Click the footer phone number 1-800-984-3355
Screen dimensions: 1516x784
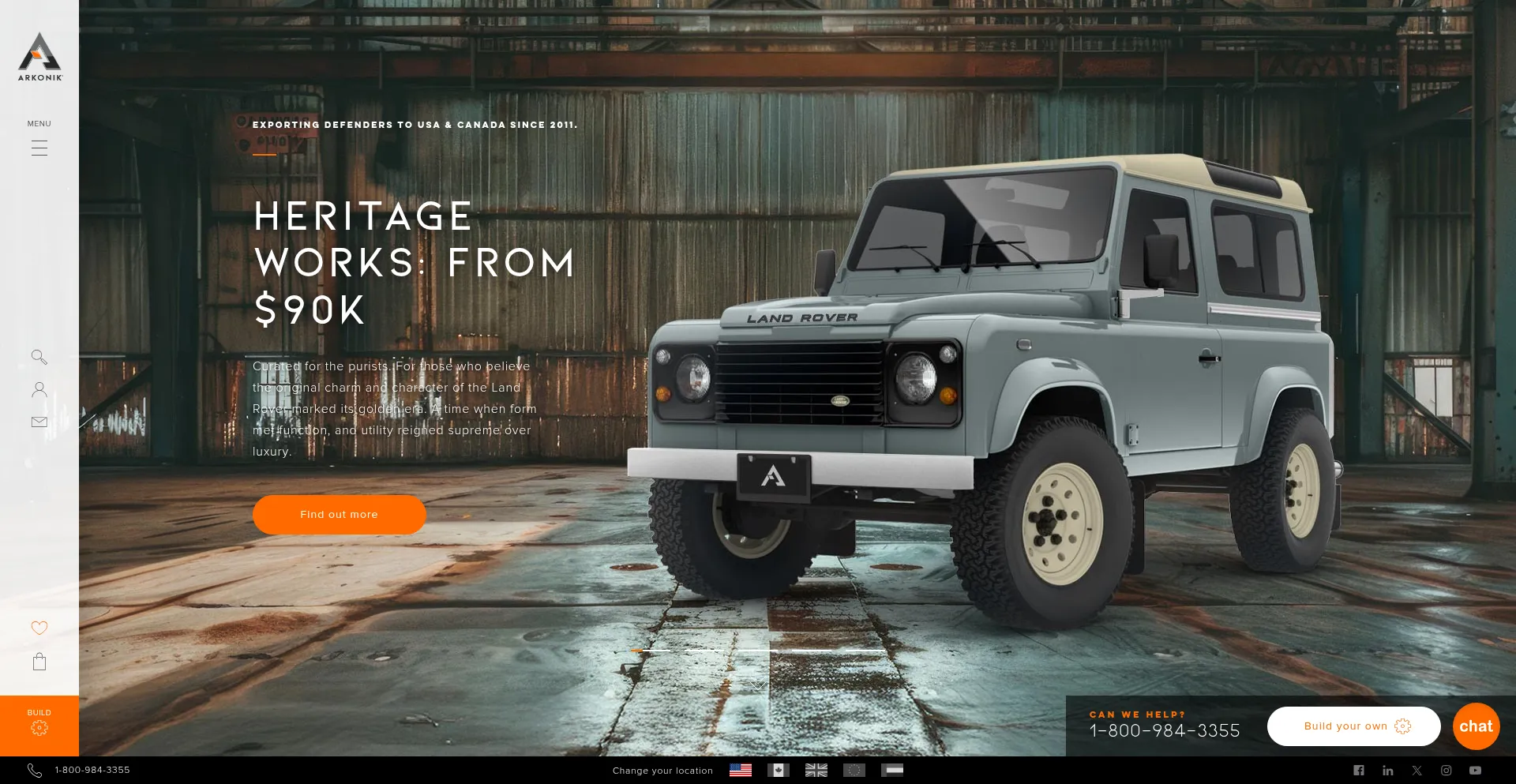point(92,770)
